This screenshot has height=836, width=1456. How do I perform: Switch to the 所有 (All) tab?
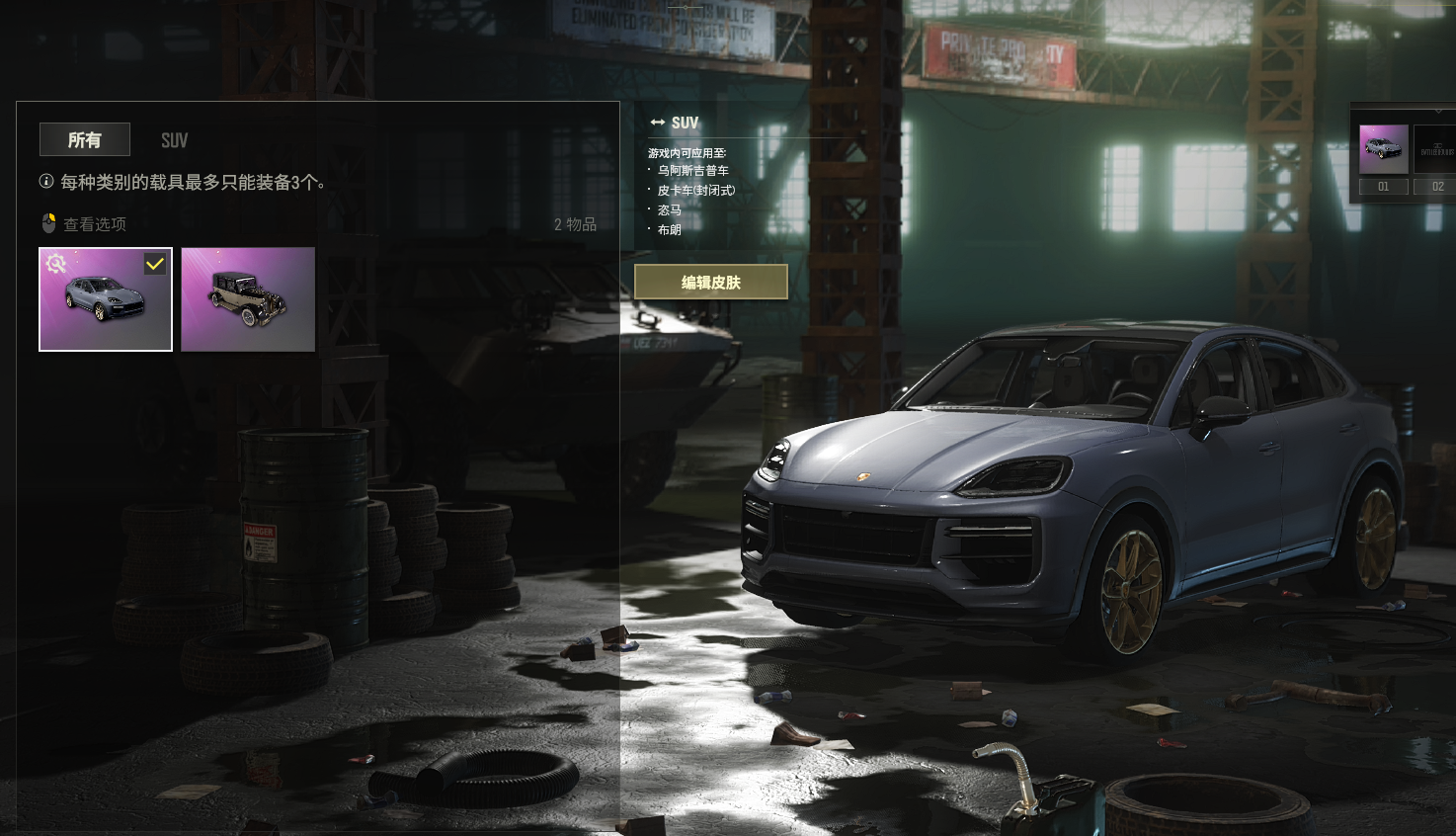[85, 140]
